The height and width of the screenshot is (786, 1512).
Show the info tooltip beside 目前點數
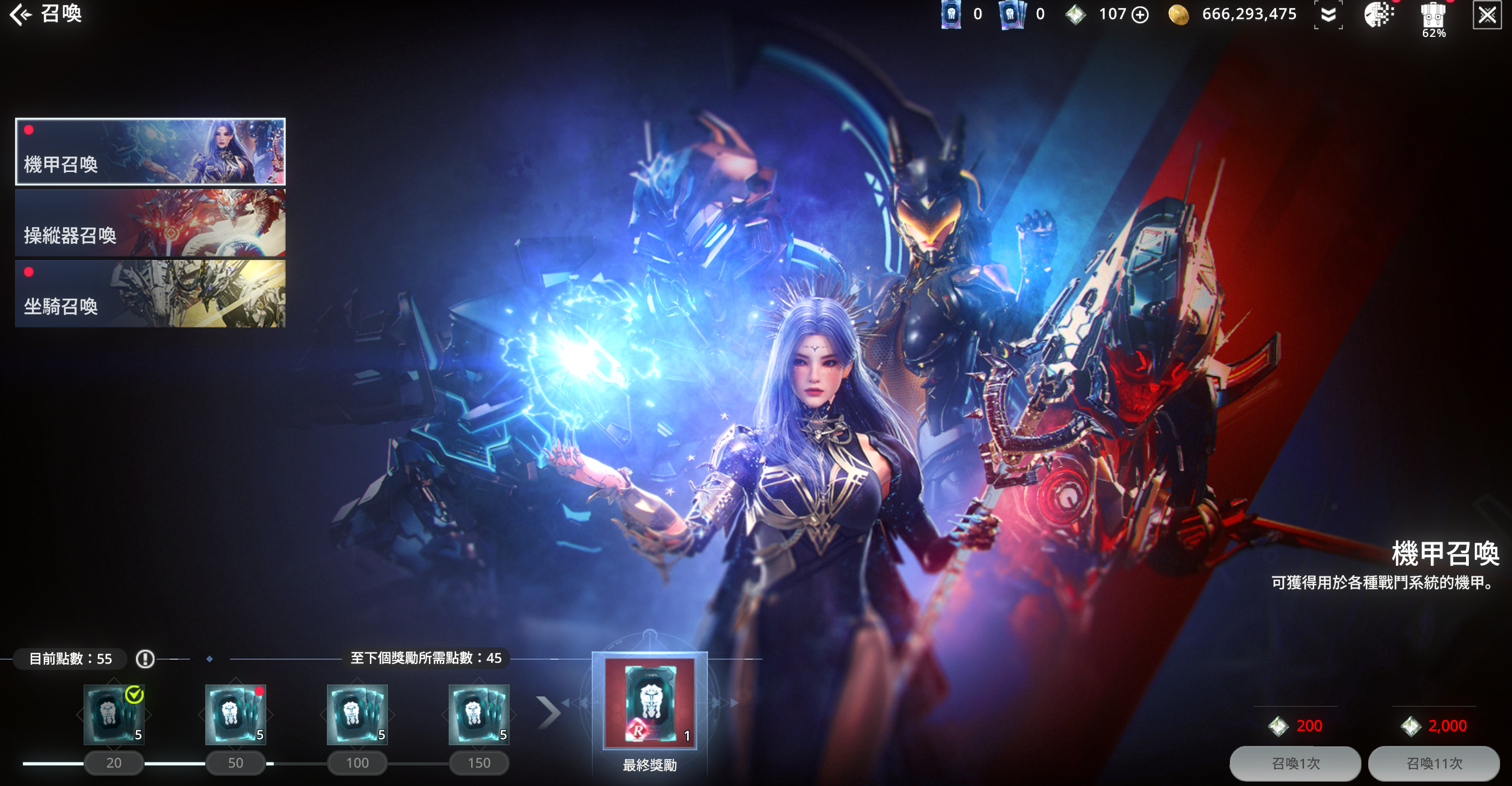pyautogui.click(x=145, y=659)
